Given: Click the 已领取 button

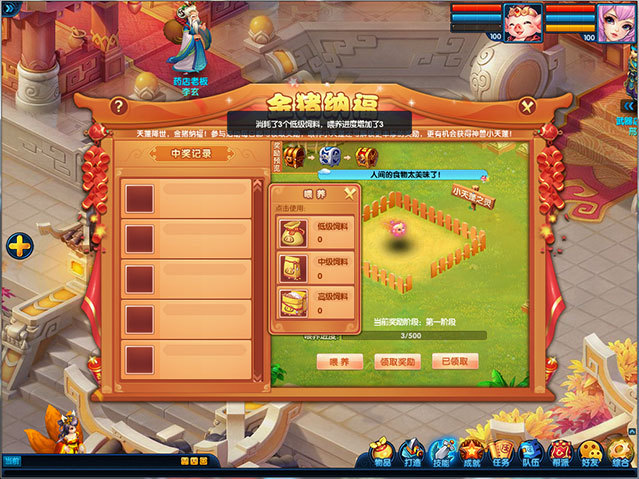Looking at the screenshot, I should point(454,362).
